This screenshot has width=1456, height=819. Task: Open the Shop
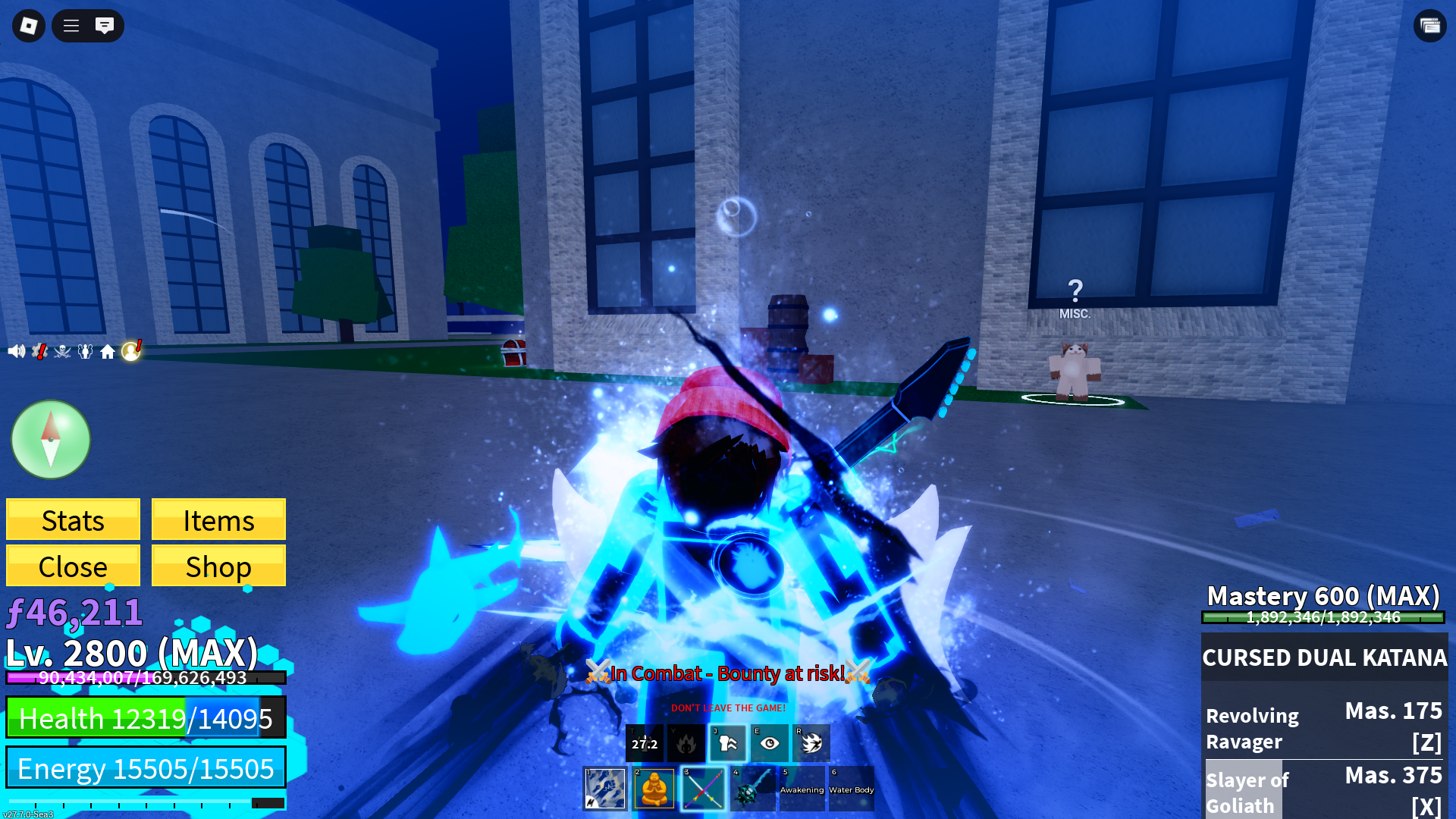[218, 566]
